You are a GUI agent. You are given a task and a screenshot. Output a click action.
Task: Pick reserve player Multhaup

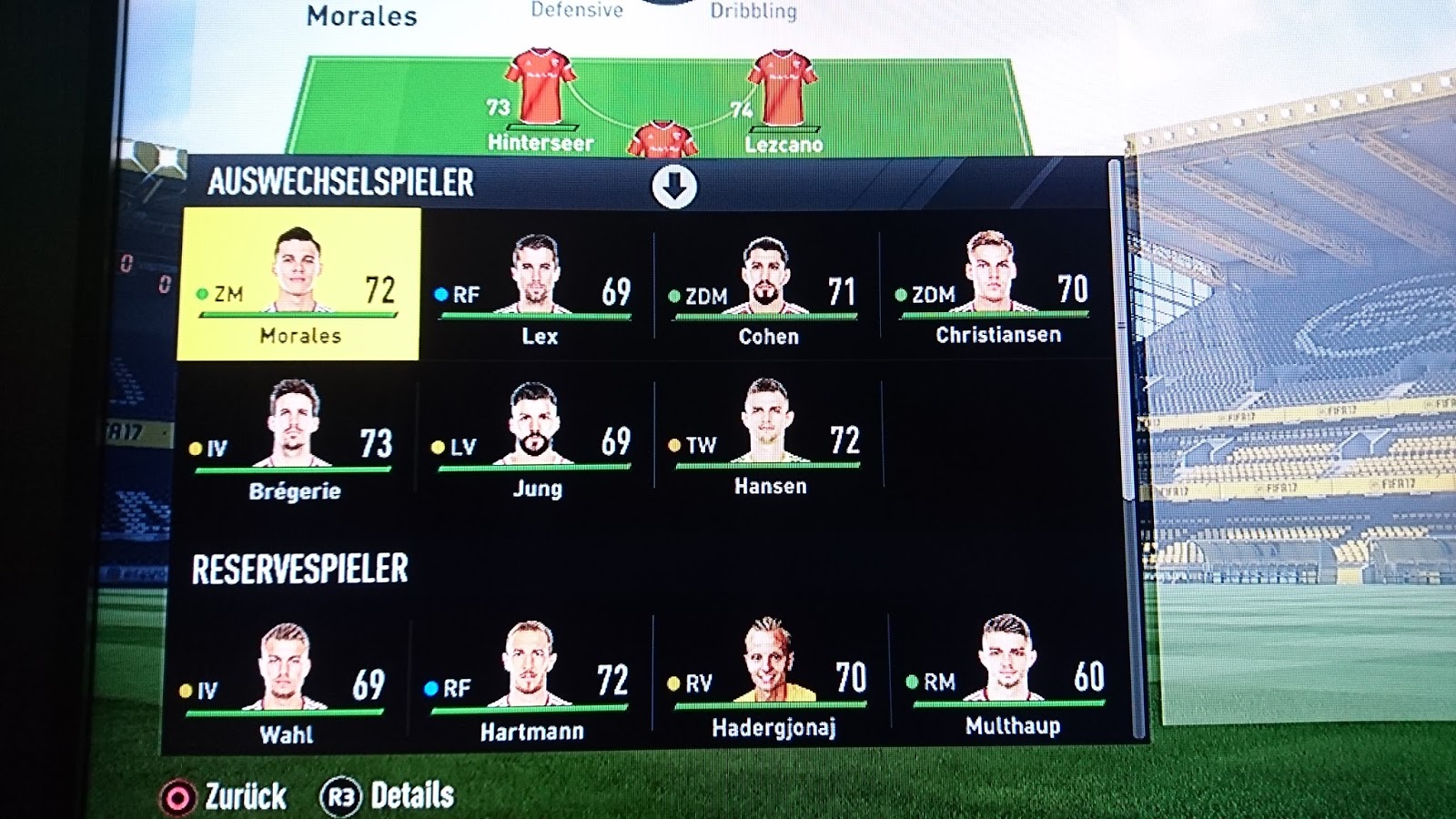coord(1008,673)
